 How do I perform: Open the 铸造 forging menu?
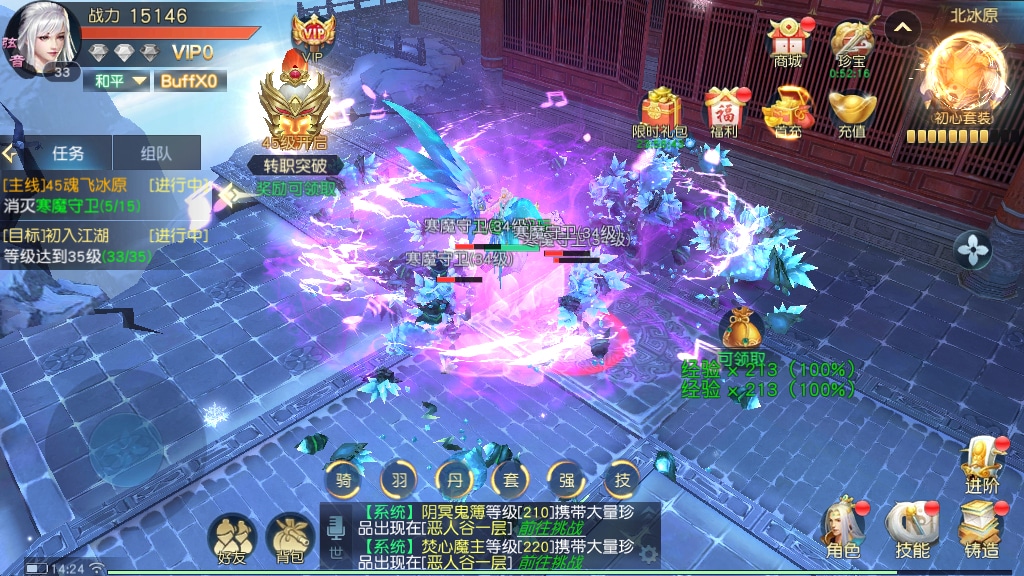coord(981,528)
